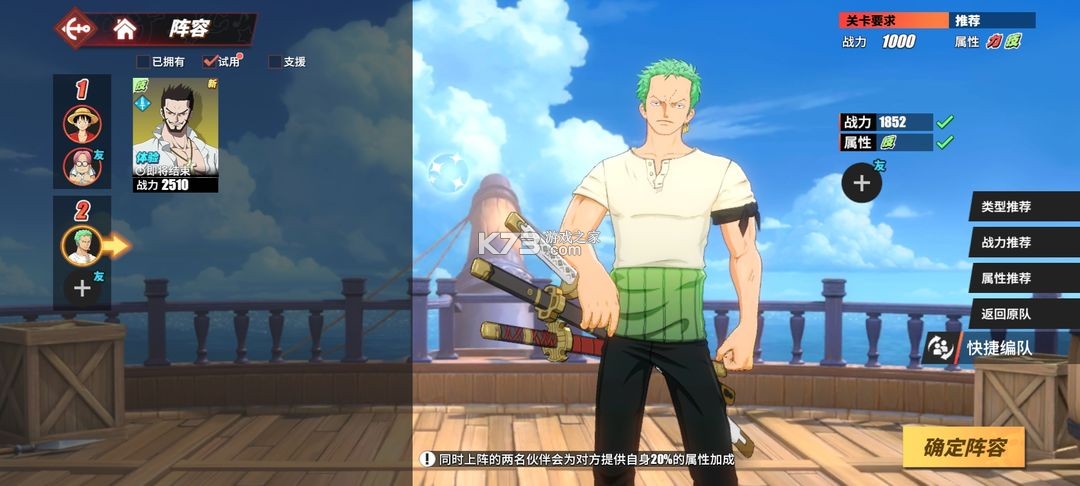Apply 属性推荐 attribute recommendation
The height and width of the screenshot is (486, 1080).
tap(1005, 278)
